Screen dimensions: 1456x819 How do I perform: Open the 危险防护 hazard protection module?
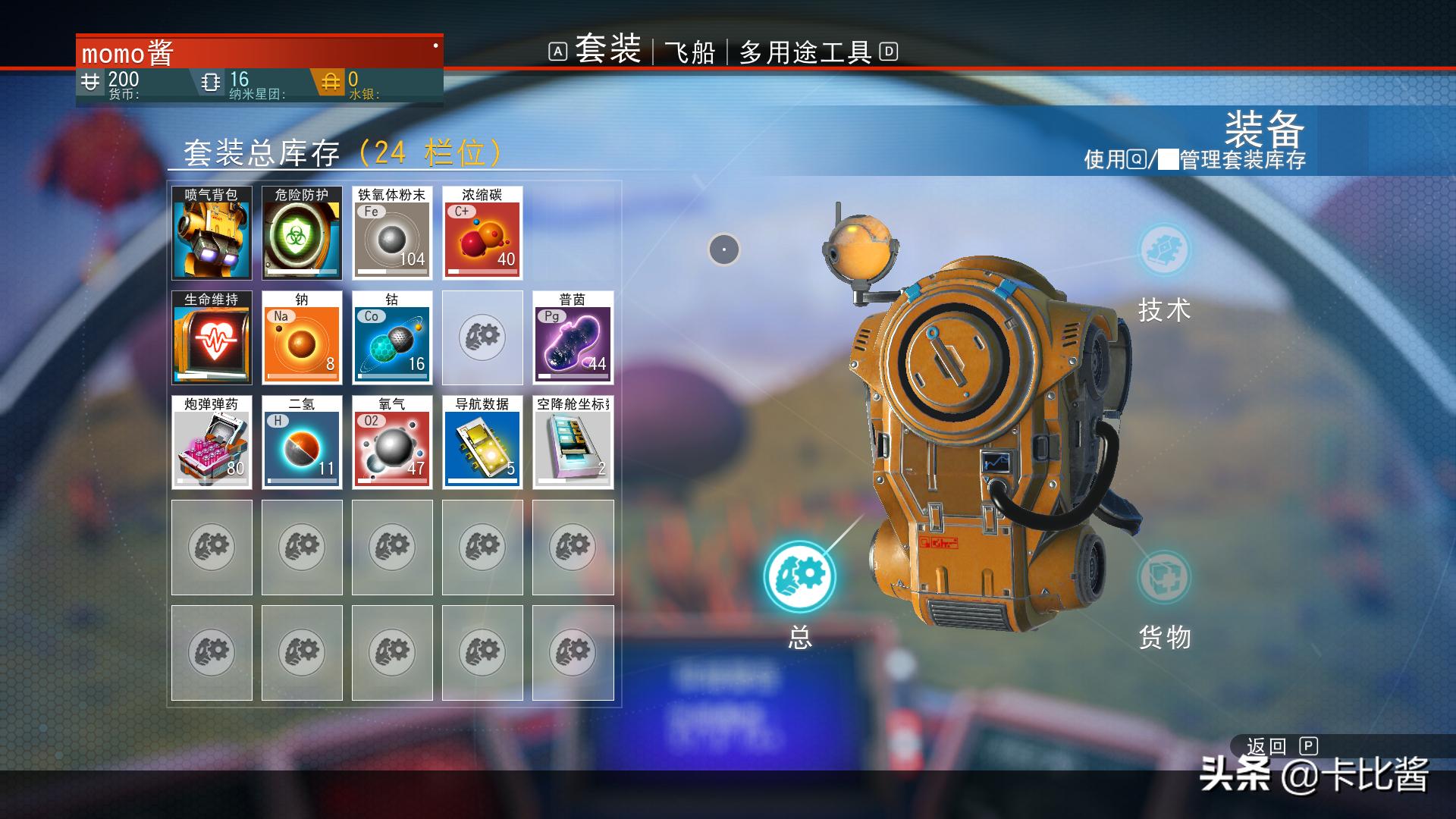[302, 234]
